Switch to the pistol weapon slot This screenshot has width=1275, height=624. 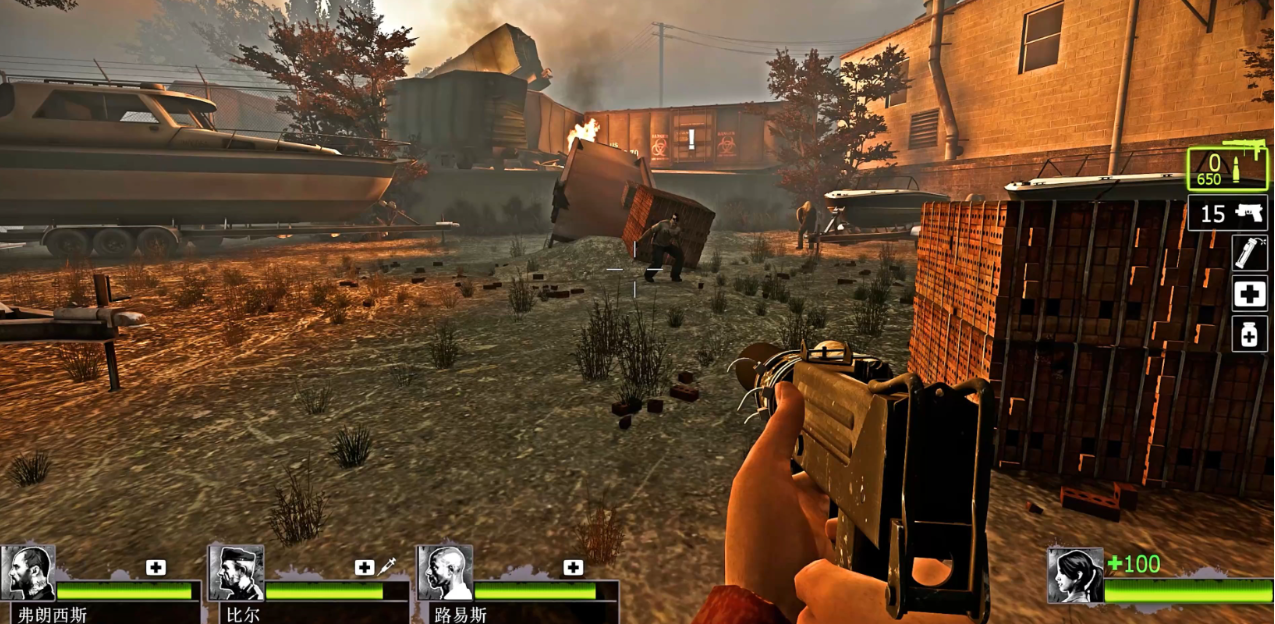1227,213
